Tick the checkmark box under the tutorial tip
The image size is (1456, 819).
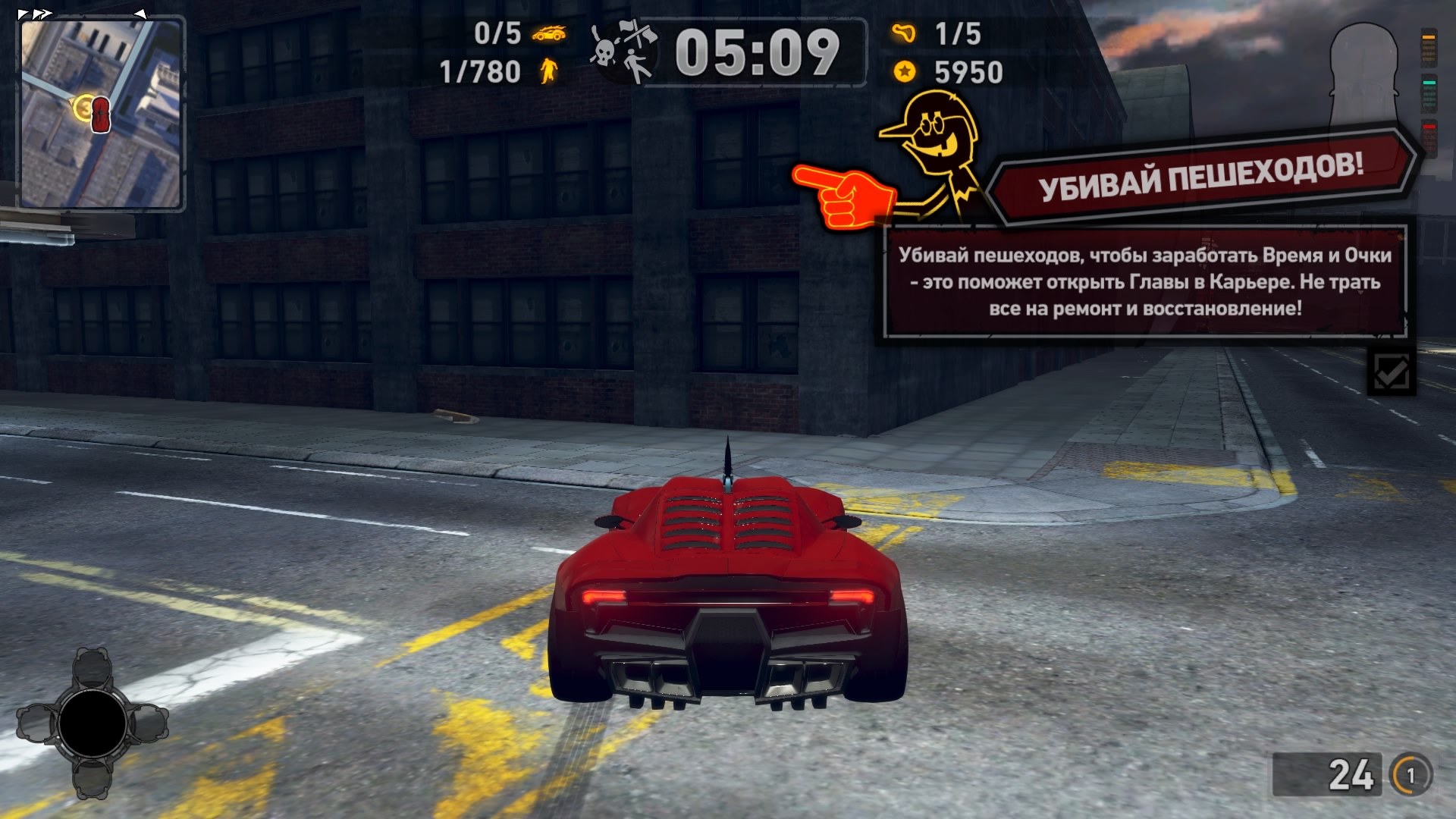pyautogui.click(x=1391, y=372)
